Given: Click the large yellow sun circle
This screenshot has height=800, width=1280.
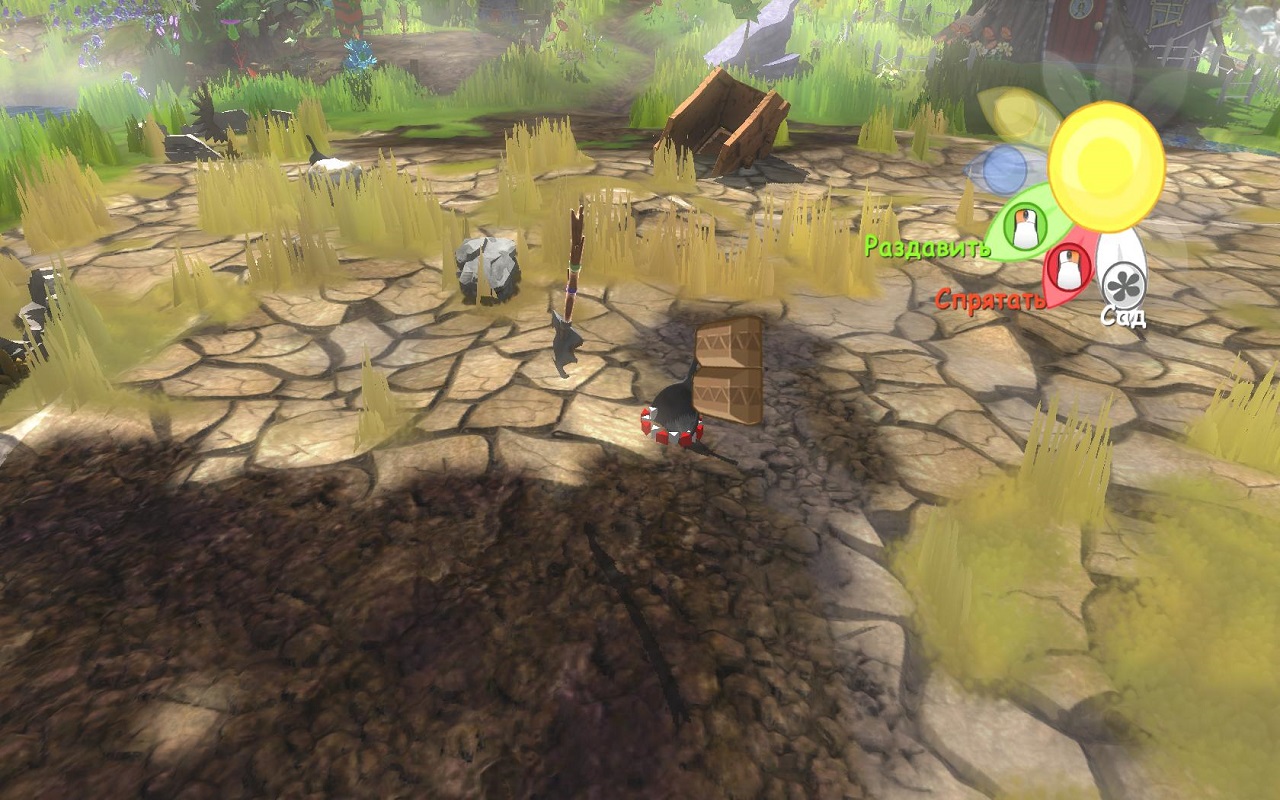Looking at the screenshot, I should 1106,166.
